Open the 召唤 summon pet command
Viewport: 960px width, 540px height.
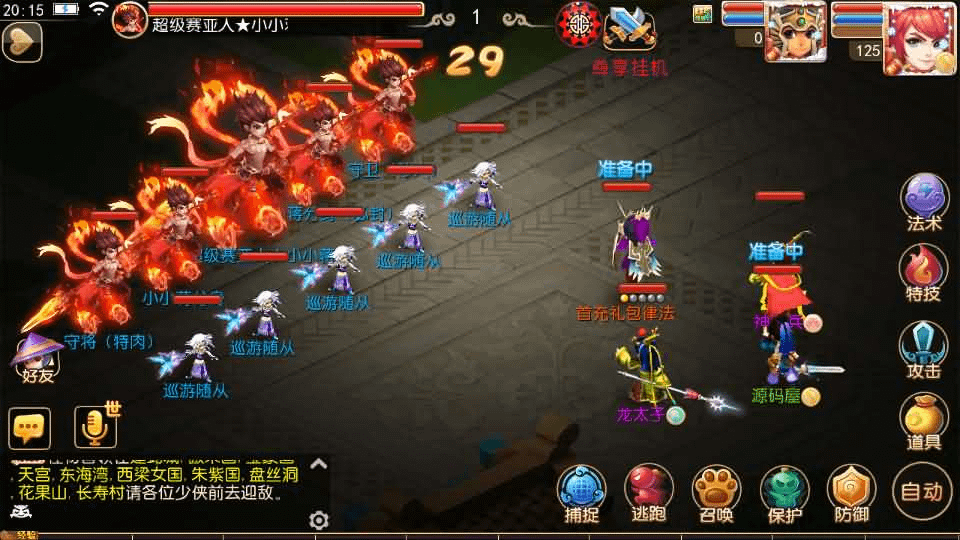[717, 492]
